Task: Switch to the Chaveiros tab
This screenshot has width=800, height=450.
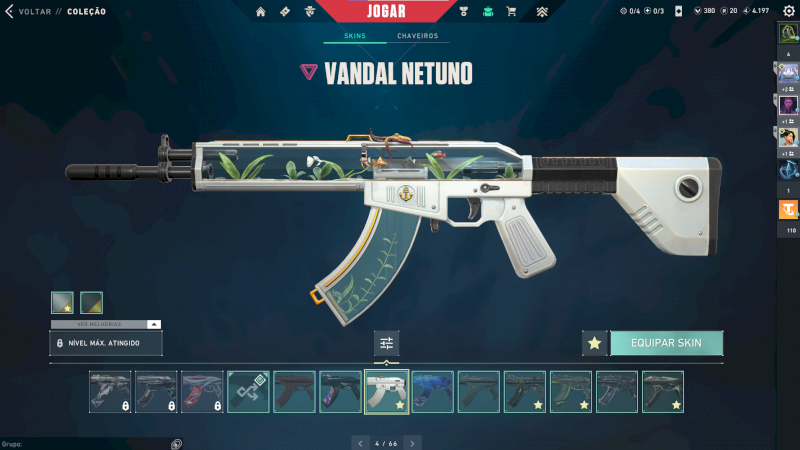Action: point(417,36)
